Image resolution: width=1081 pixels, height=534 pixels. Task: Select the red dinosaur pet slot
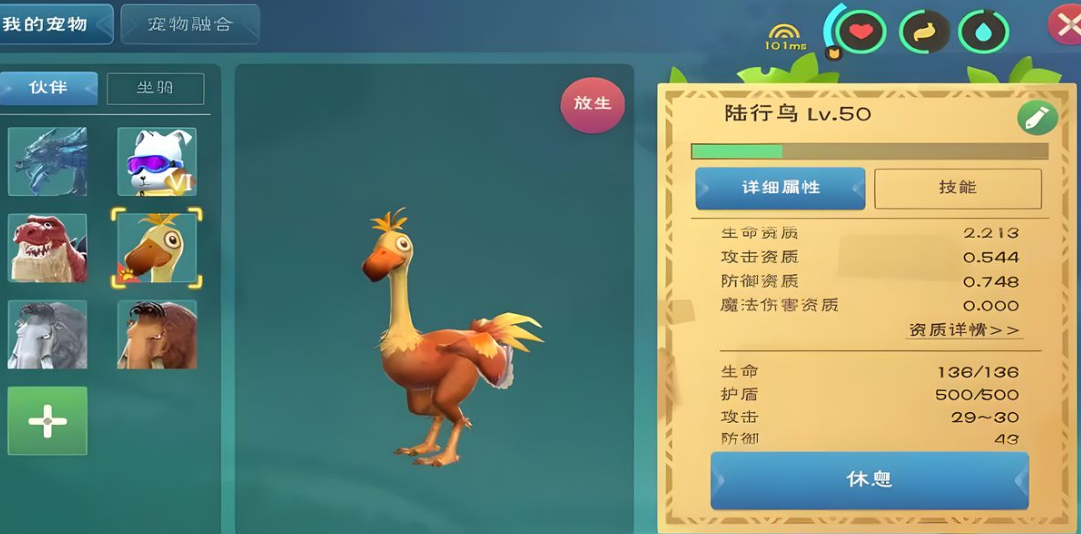[x=48, y=248]
